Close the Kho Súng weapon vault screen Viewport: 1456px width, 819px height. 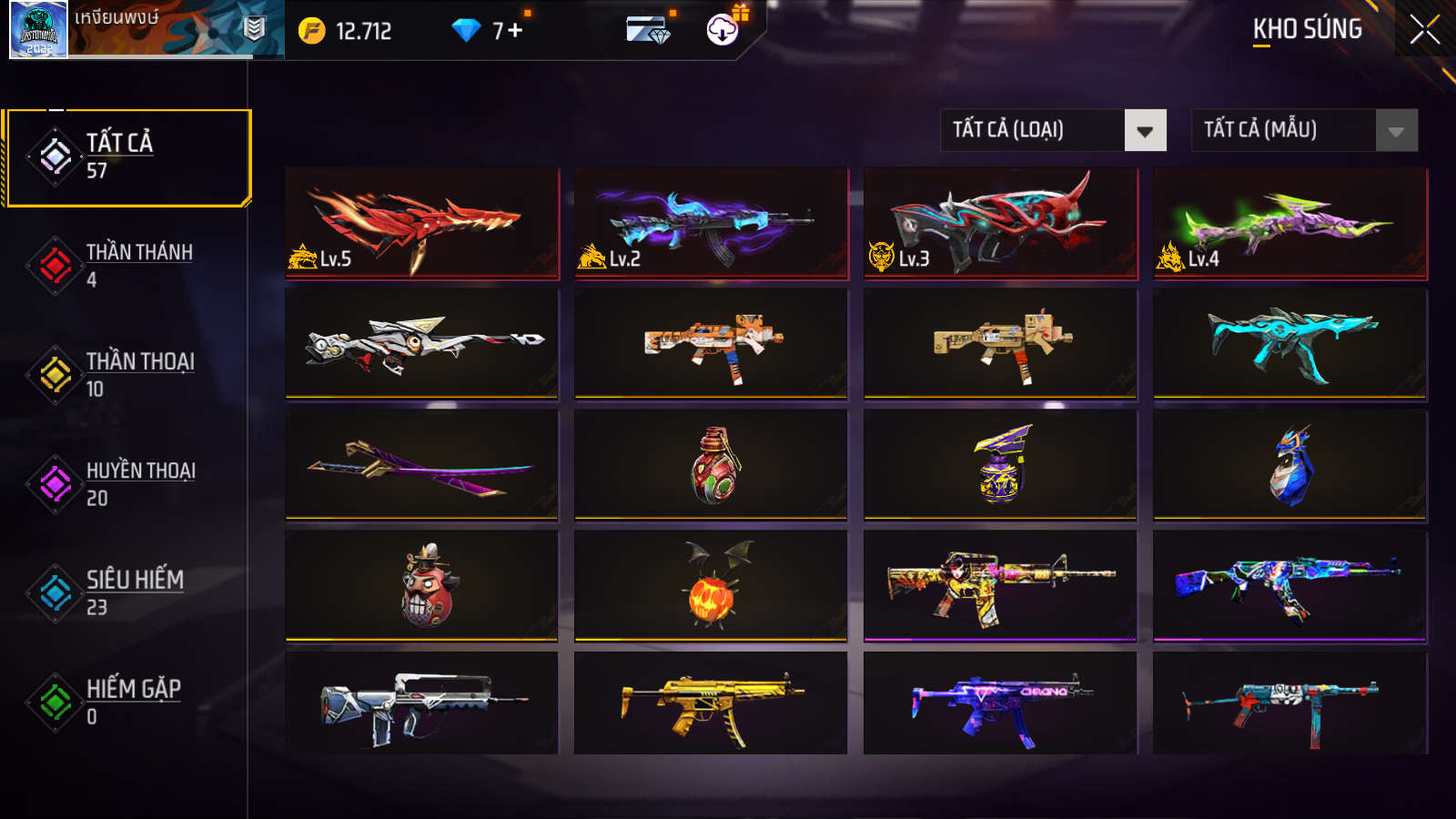(x=1424, y=30)
